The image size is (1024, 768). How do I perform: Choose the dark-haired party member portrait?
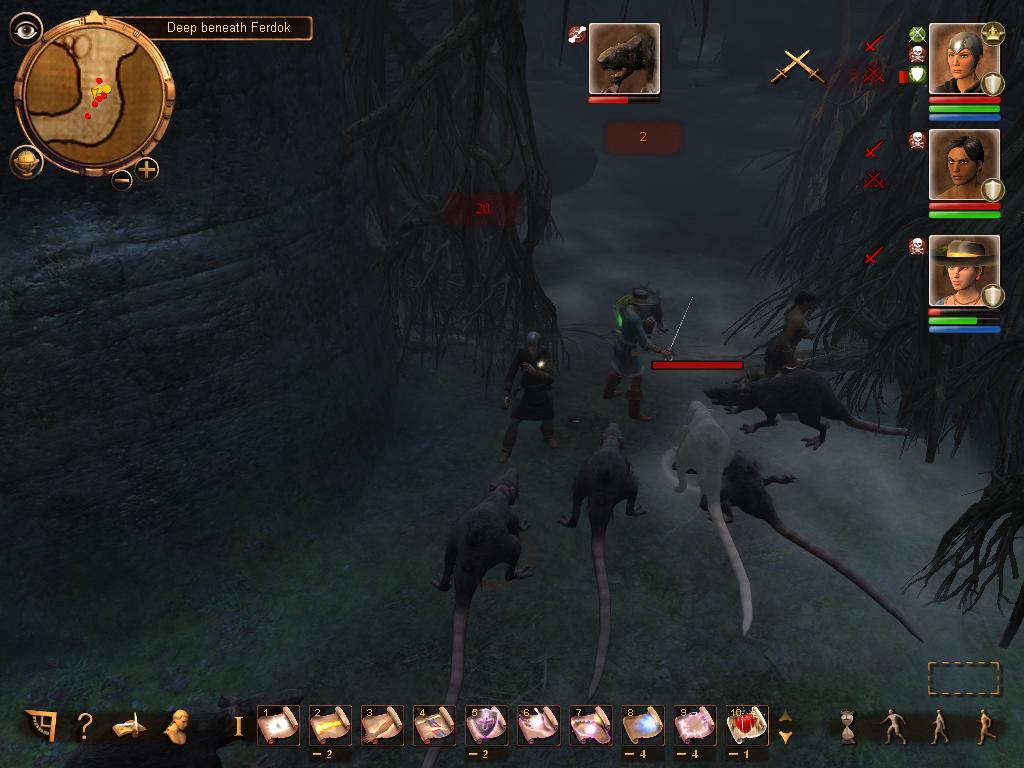coord(964,164)
